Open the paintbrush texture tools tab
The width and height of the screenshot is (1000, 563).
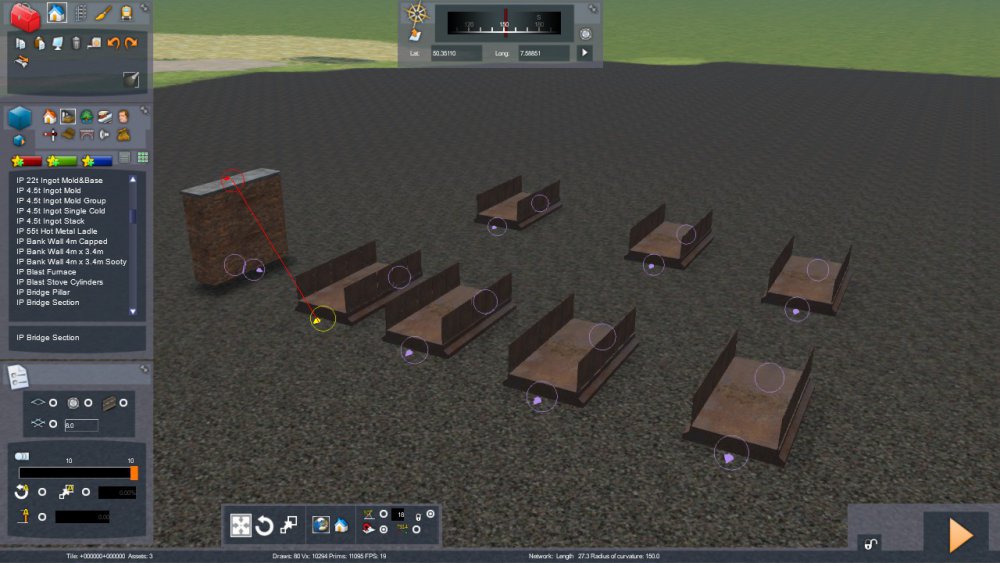[103, 13]
